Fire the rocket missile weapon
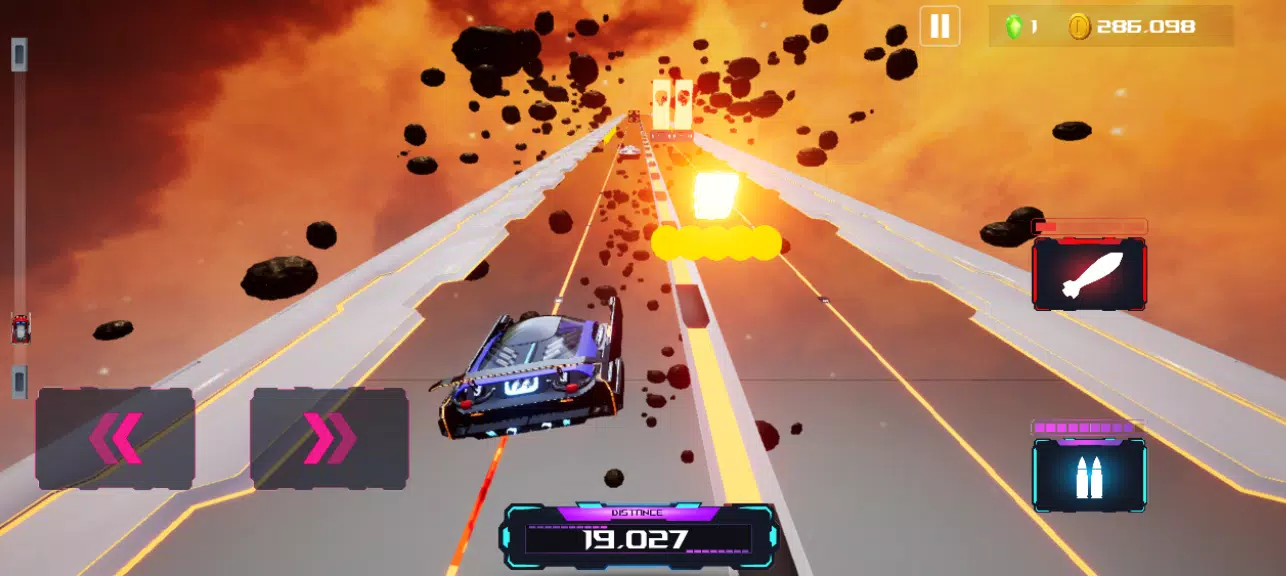This screenshot has height=576, width=1286. (1089, 273)
